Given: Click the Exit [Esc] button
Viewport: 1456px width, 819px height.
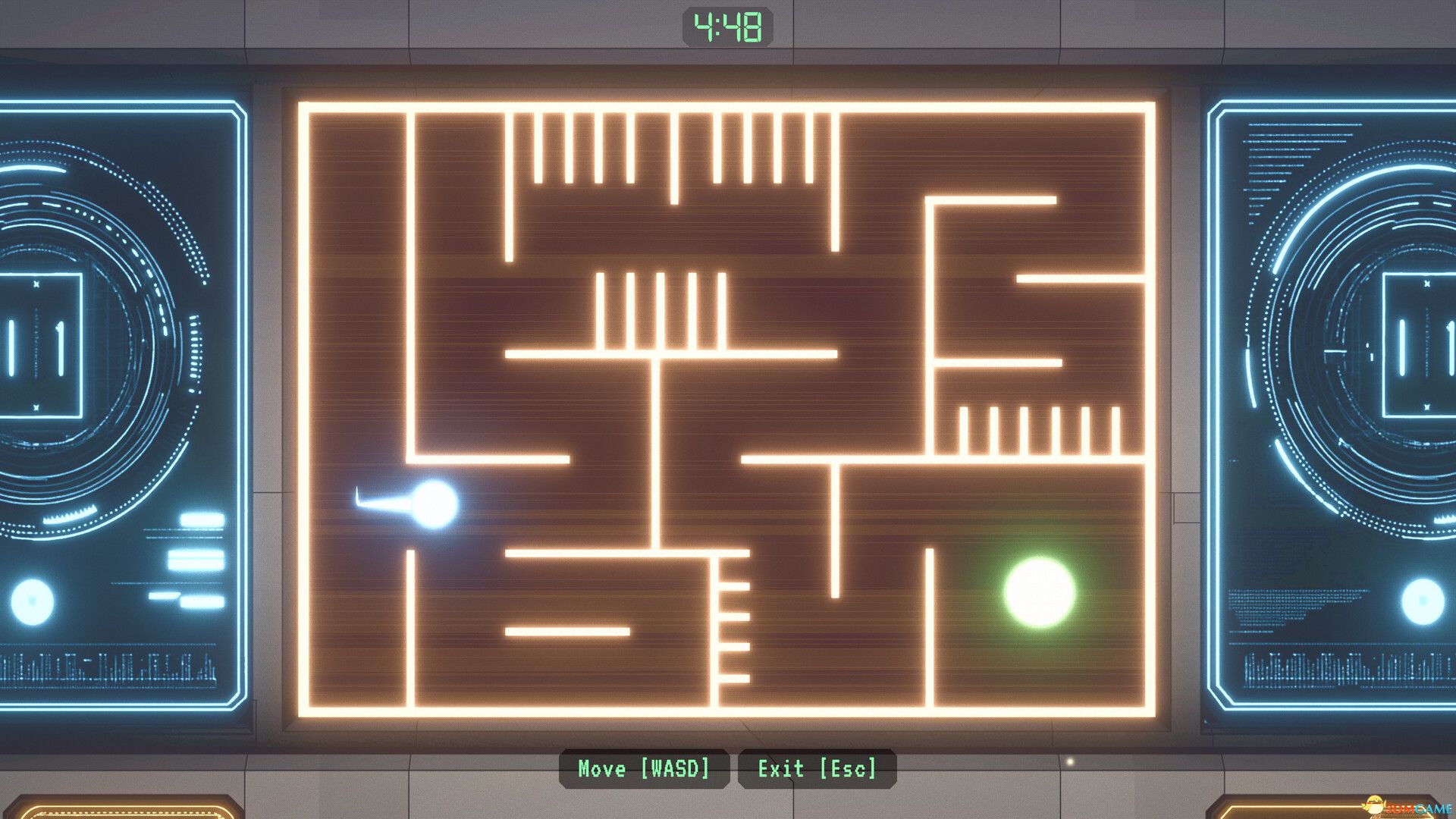Looking at the screenshot, I should (x=816, y=769).
